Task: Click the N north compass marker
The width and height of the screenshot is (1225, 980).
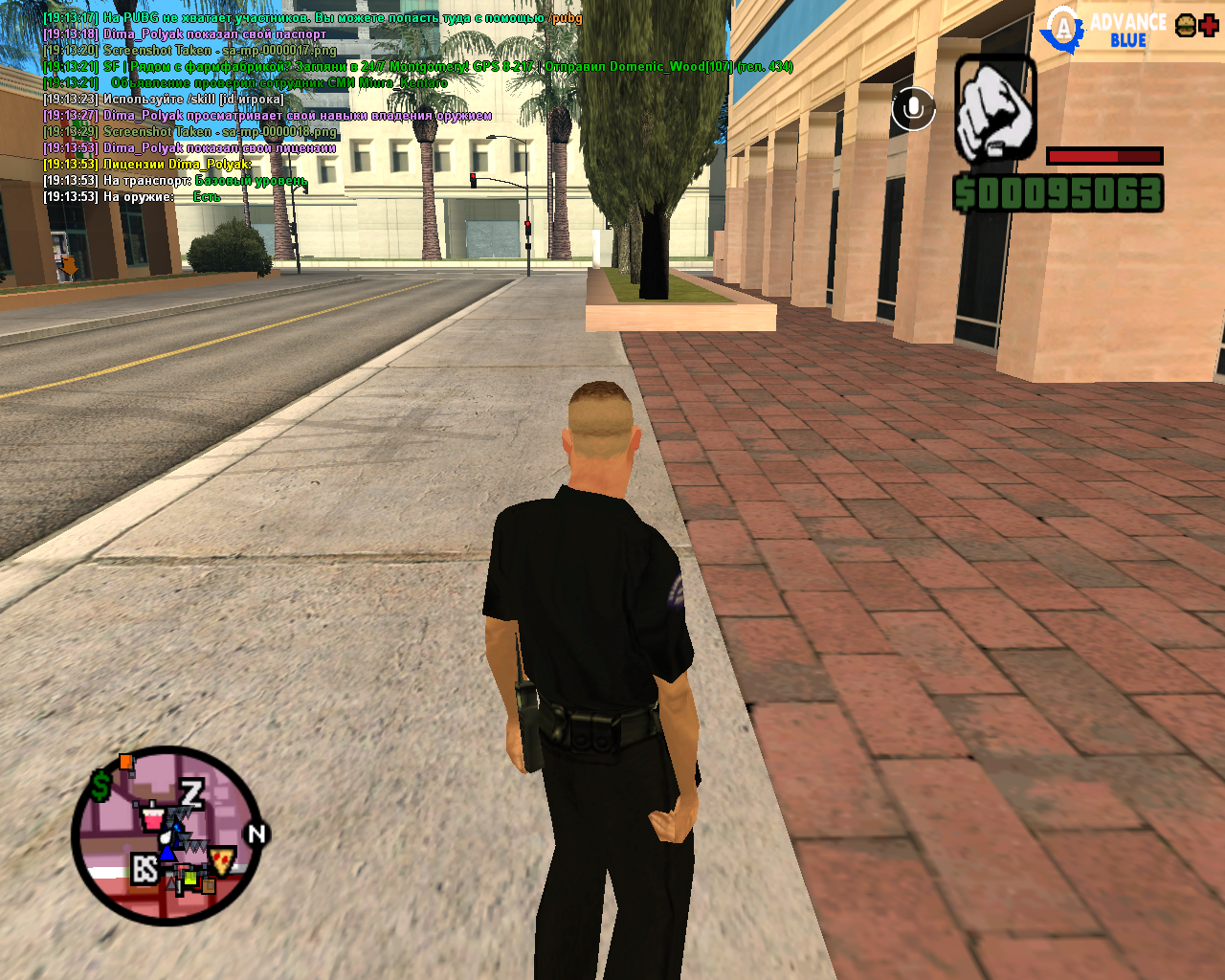Action: [256, 834]
